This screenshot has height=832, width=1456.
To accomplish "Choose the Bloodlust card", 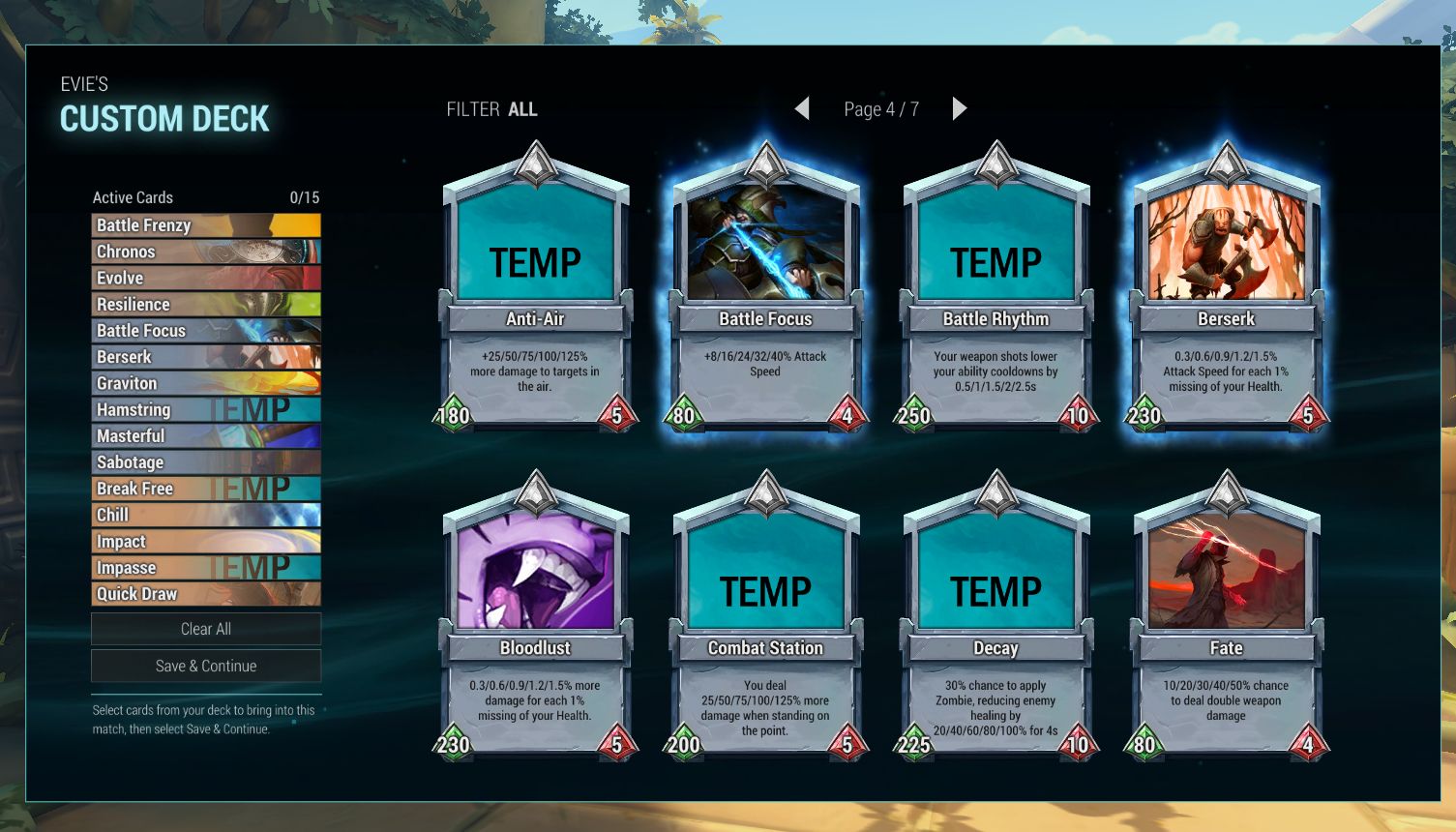I will click(x=535, y=619).
